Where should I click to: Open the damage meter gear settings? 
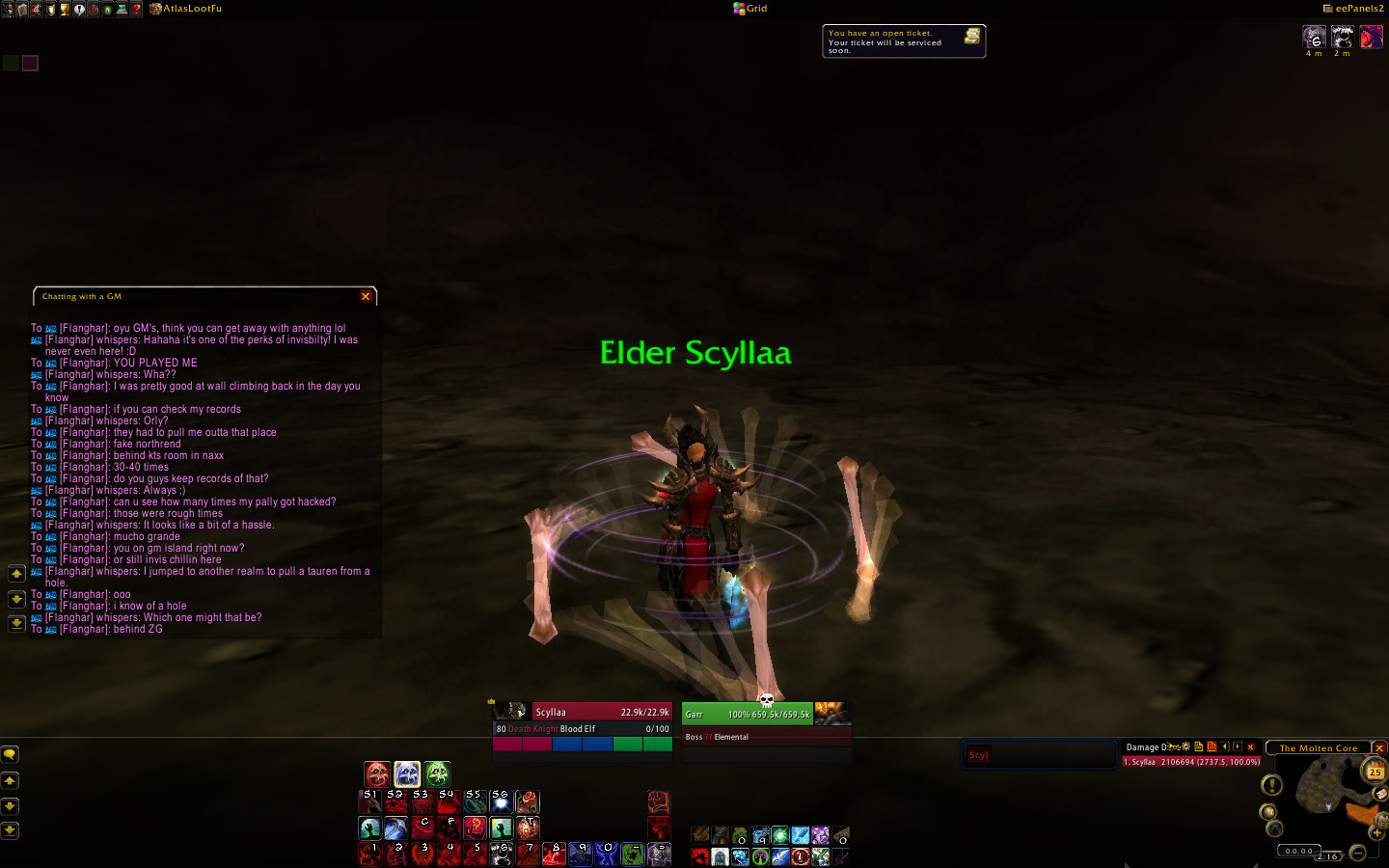(x=1185, y=746)
